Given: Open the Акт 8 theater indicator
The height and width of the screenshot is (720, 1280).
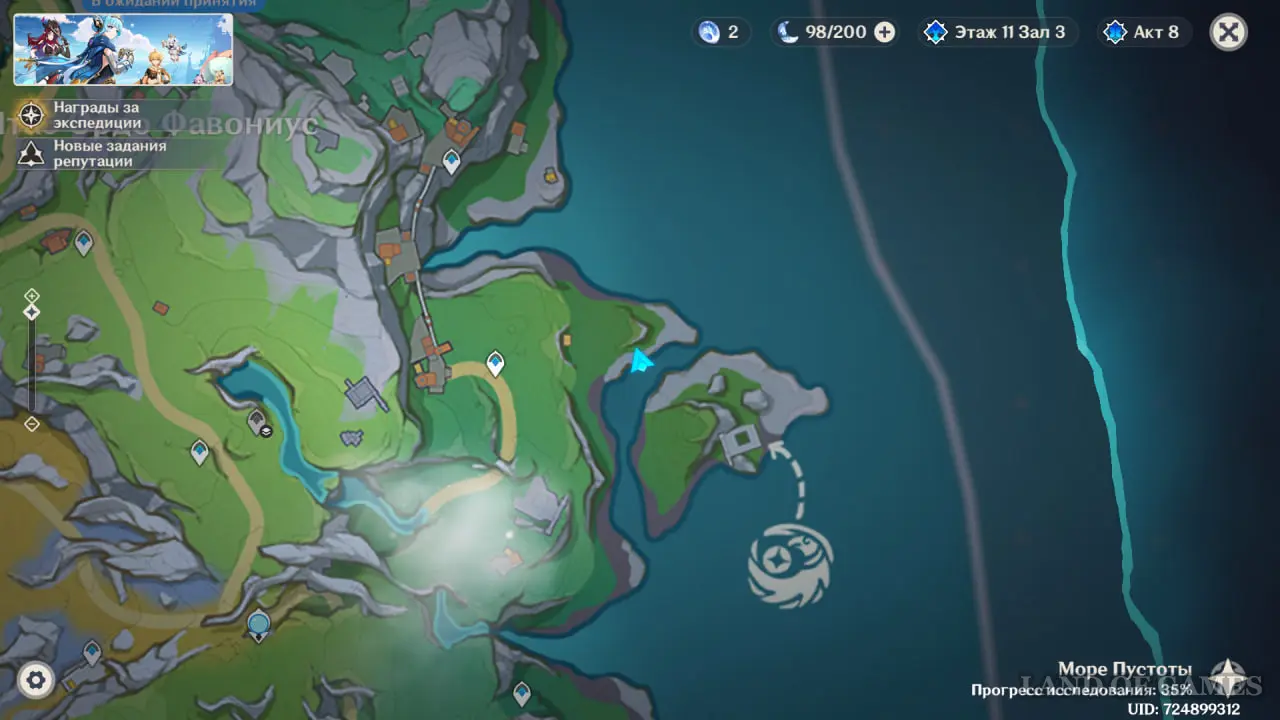Looking at the screenshot, I should tap(1141, 32).
